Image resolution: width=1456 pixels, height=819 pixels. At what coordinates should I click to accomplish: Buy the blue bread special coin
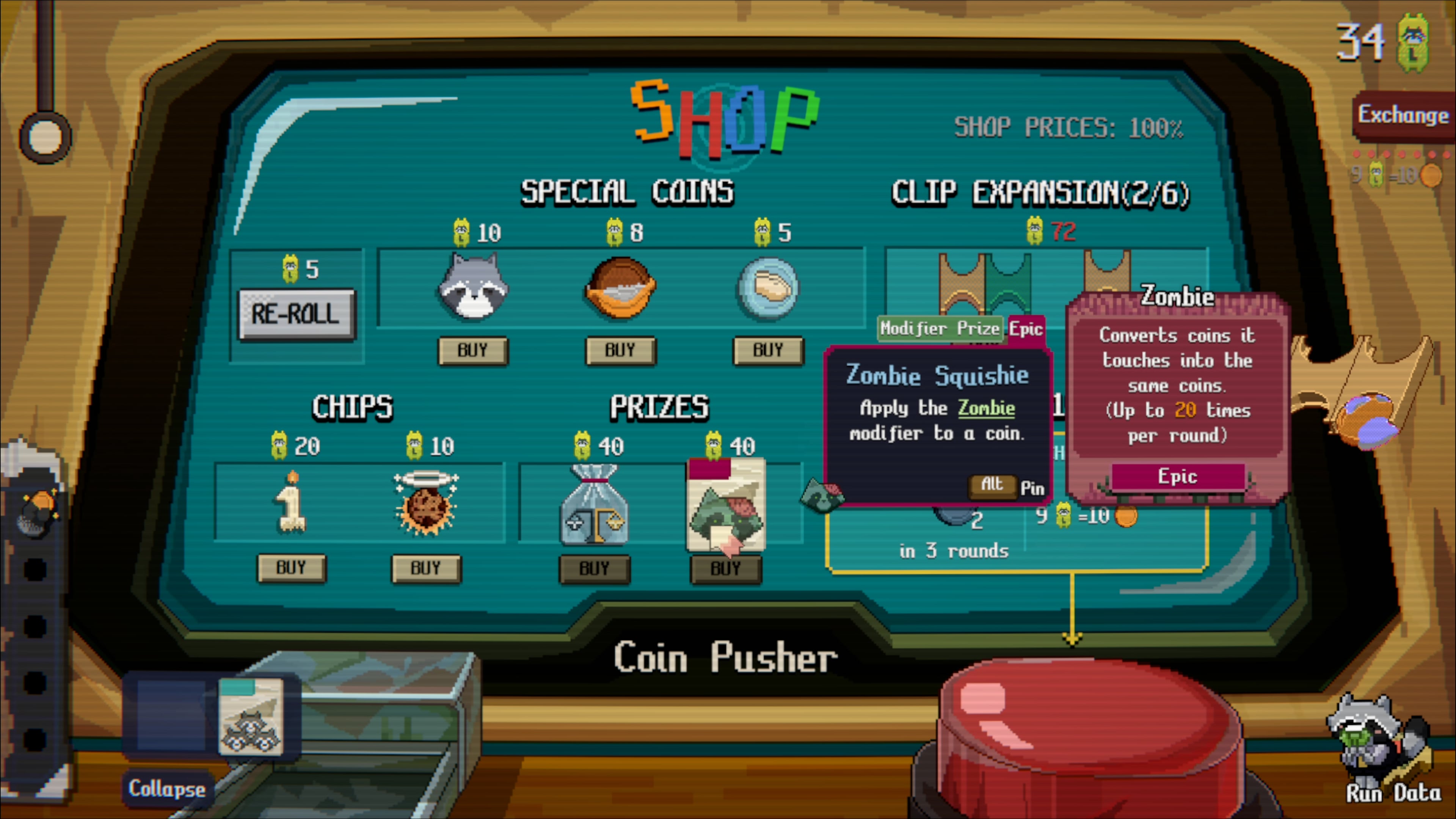pyautogui.click(x=767, y=350)
